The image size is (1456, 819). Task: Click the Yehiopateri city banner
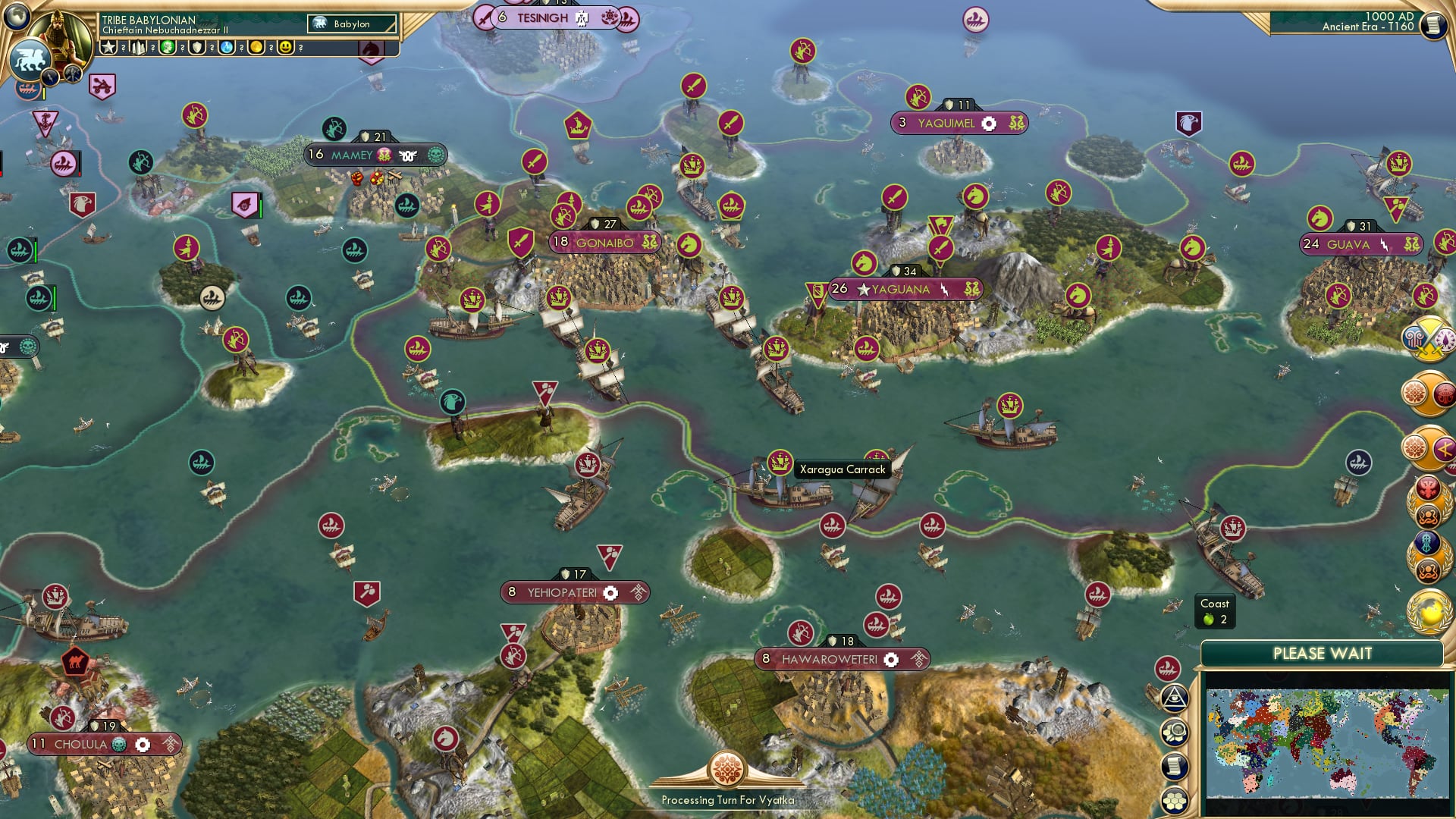(574, 592)
